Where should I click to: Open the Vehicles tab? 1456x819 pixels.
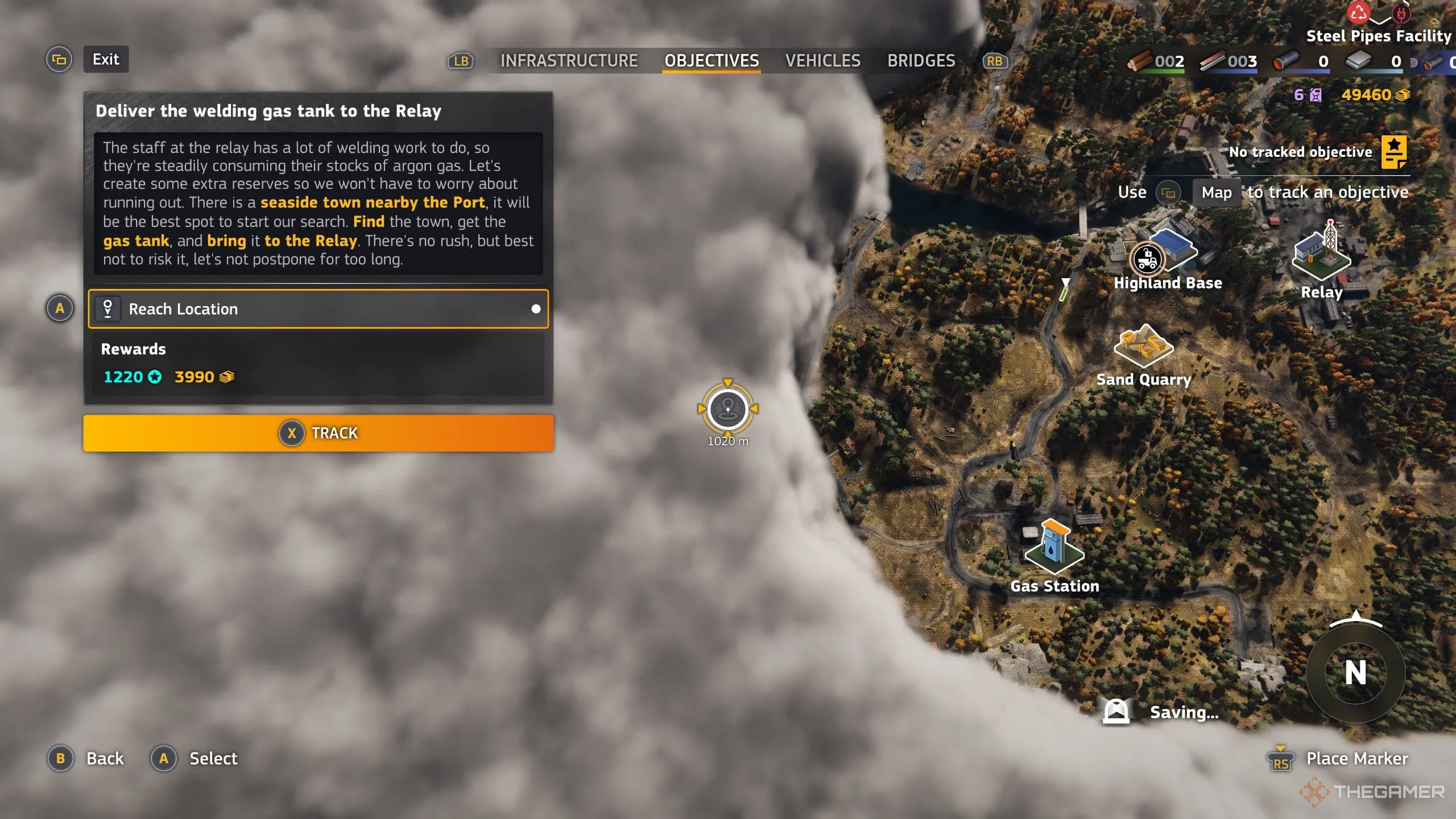point(822,61)
